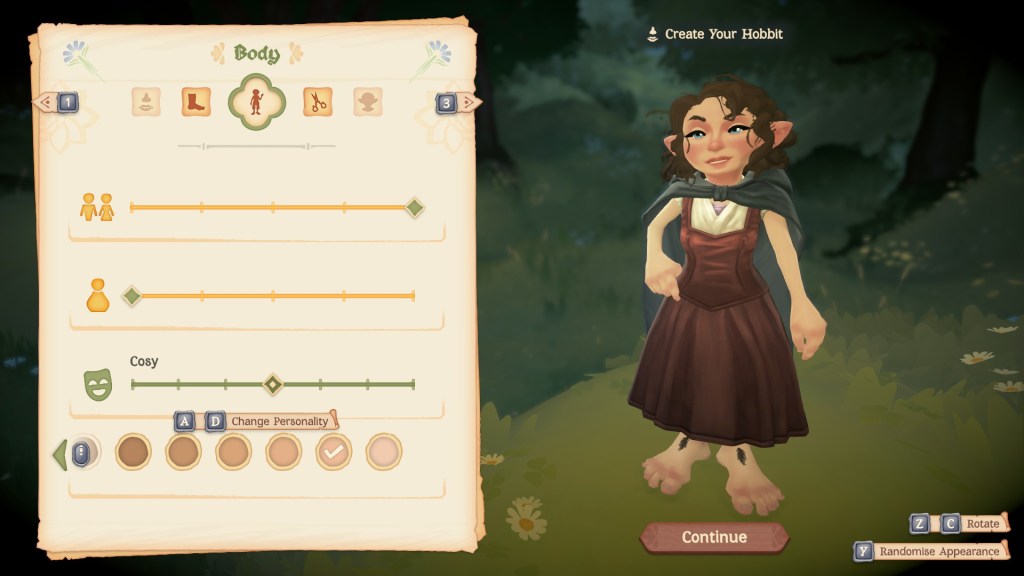
Task: Pick the palest skin tone swatch
Action: click(x=384, y=452)
